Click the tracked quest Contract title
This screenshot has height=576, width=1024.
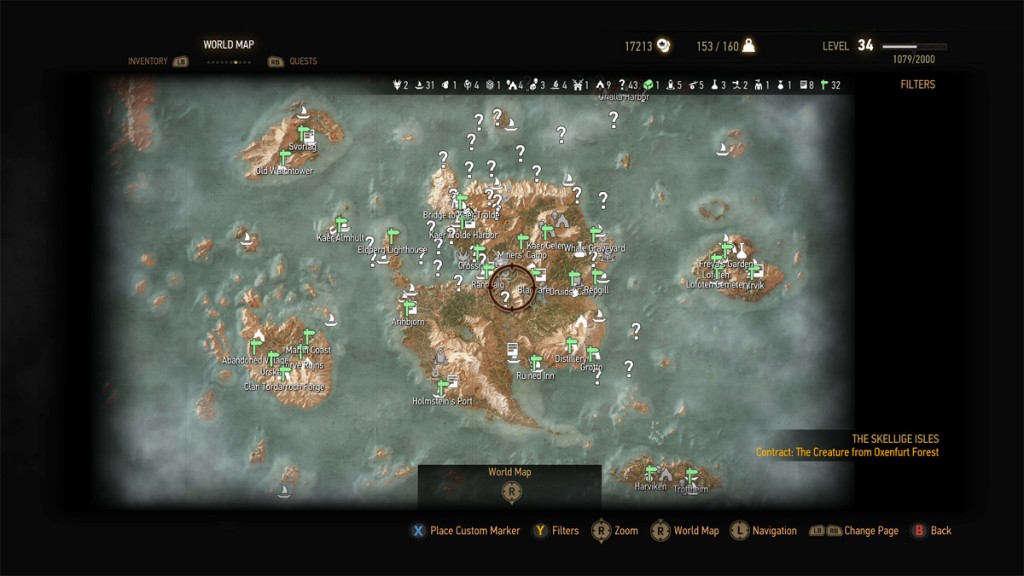[847, 452]
